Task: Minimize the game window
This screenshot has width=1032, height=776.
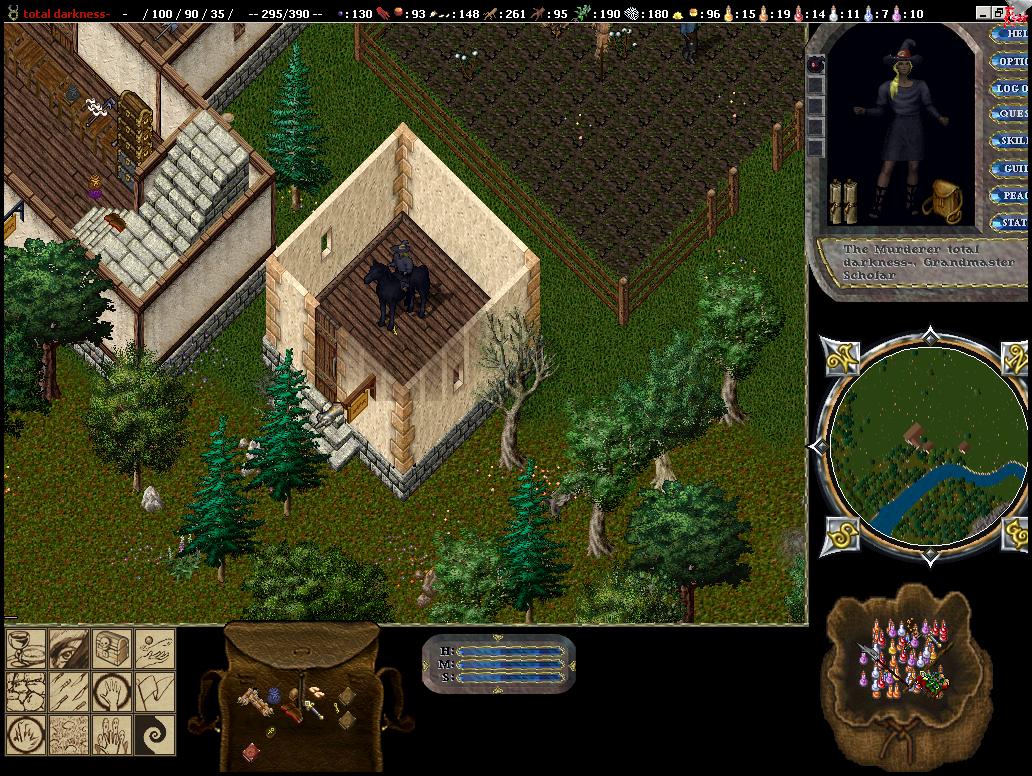Action: click(x=985, y=14)
